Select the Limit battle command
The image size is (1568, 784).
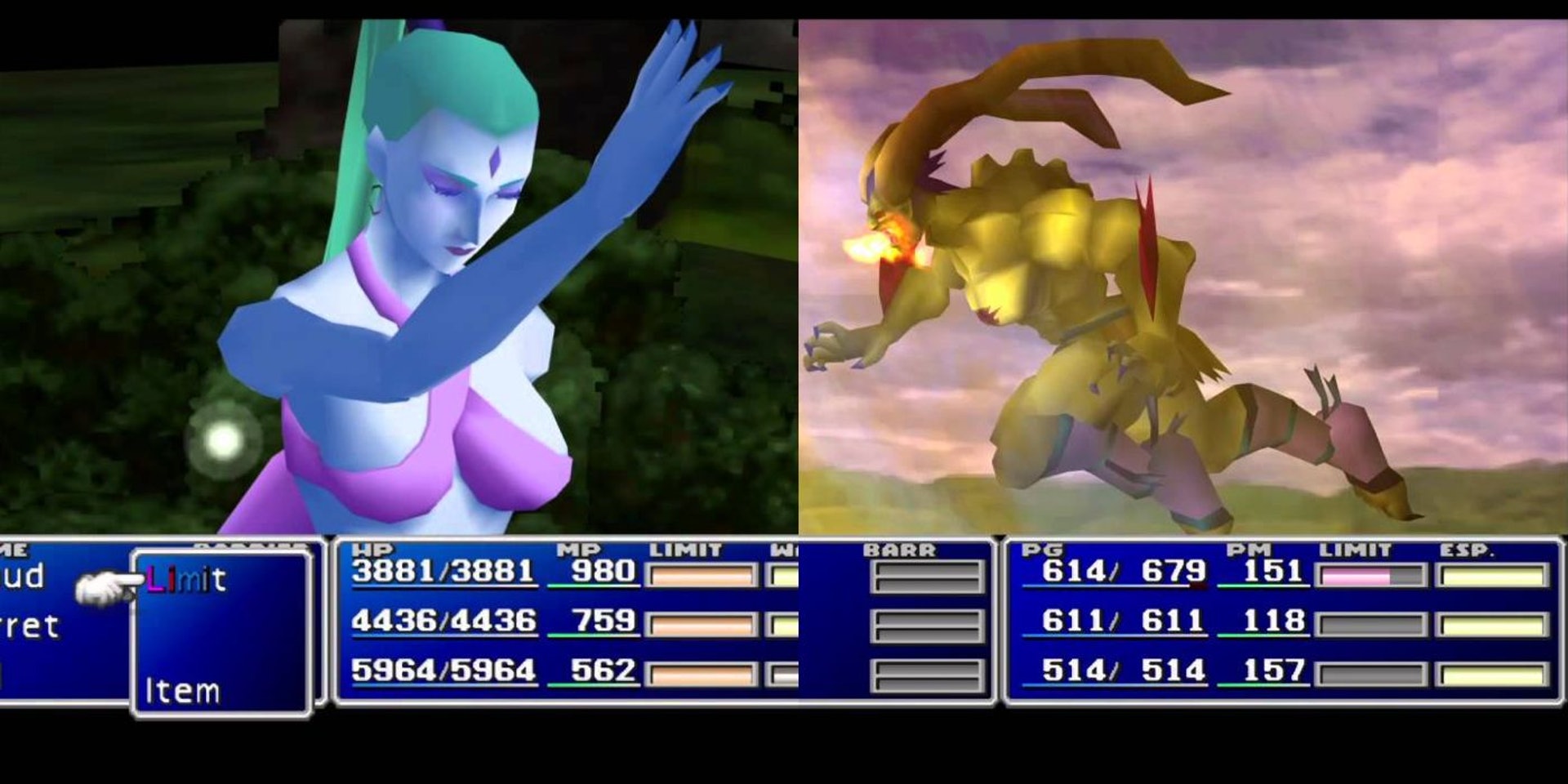[x=186, y=580]
